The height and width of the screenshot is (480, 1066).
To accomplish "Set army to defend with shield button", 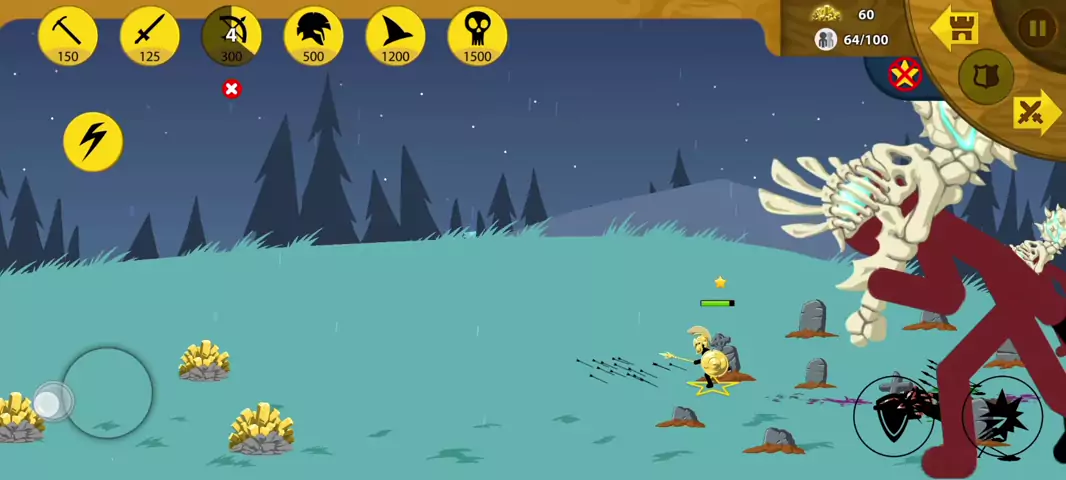I will point(986,76).
